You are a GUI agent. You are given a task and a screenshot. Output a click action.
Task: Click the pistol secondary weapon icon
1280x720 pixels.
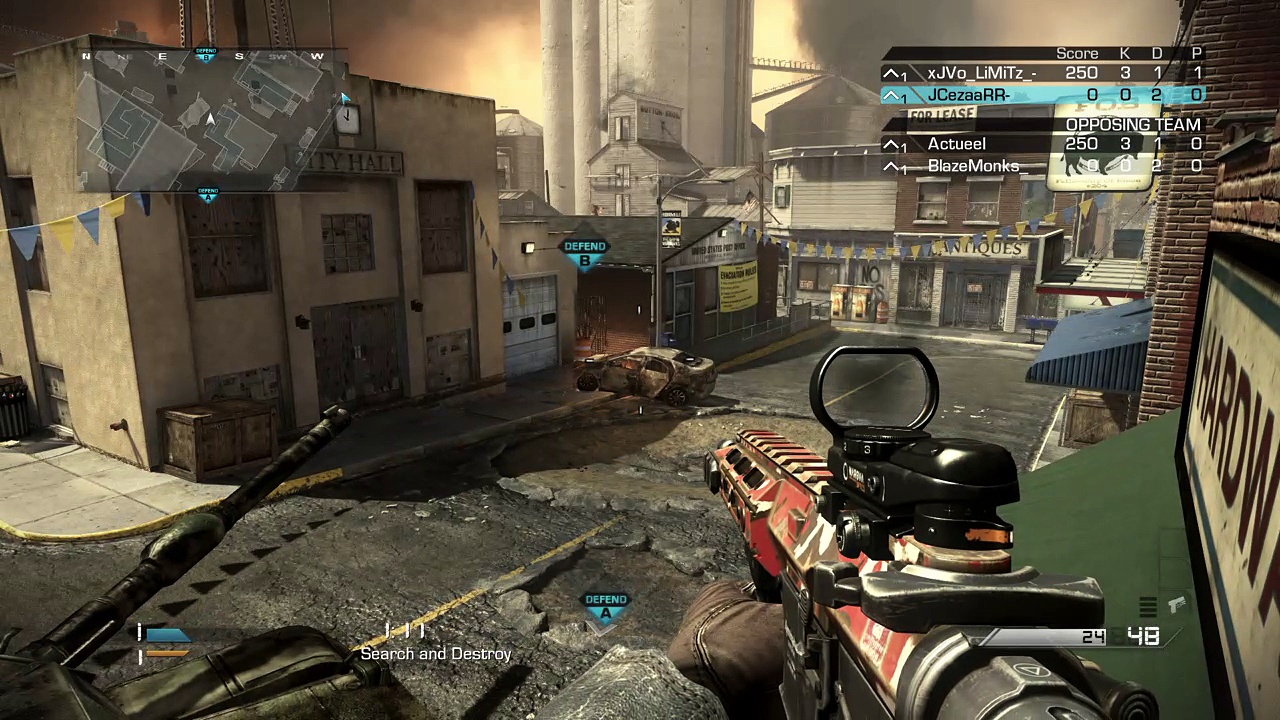1176,604
